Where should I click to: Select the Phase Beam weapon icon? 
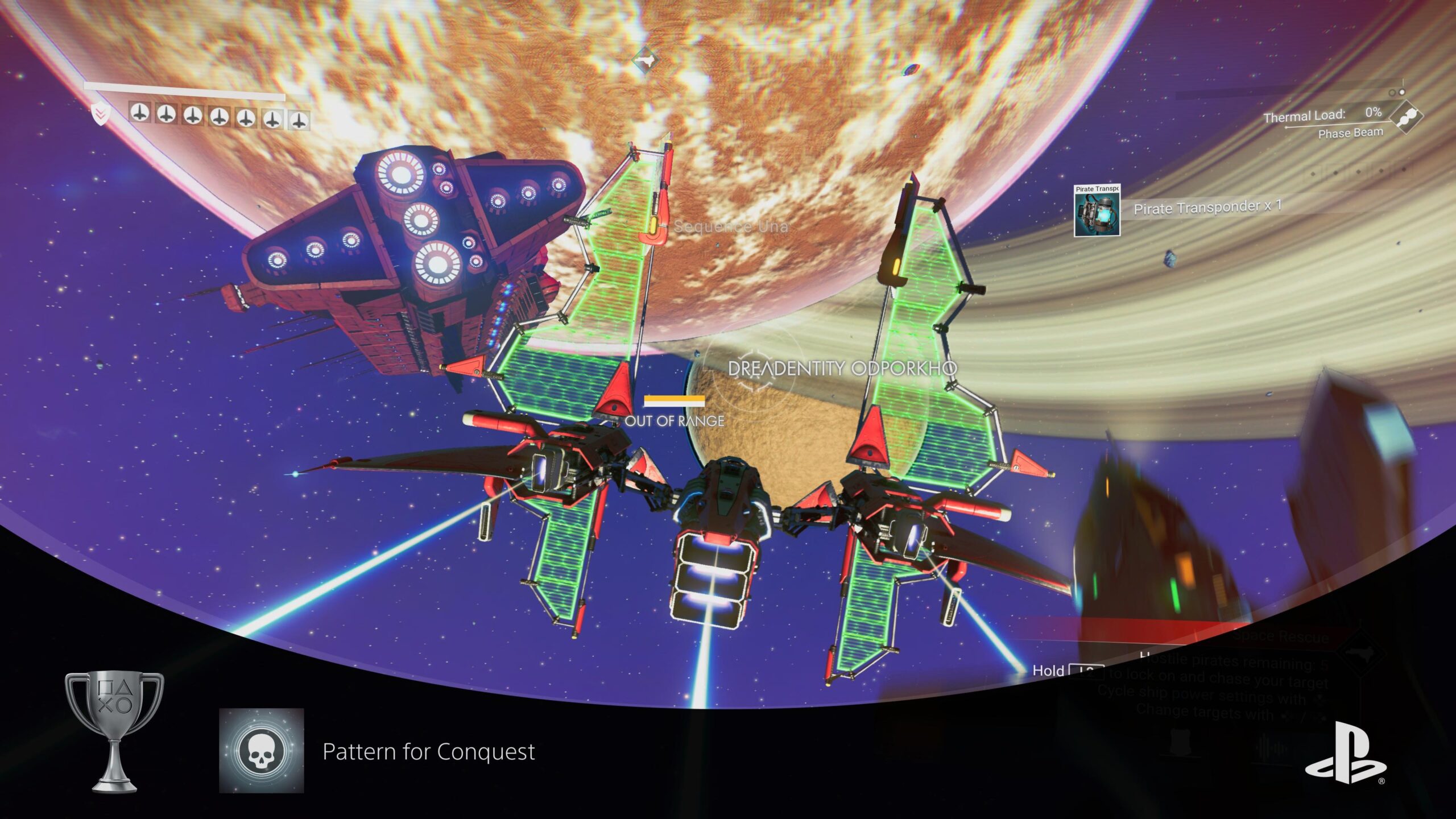1406,118
